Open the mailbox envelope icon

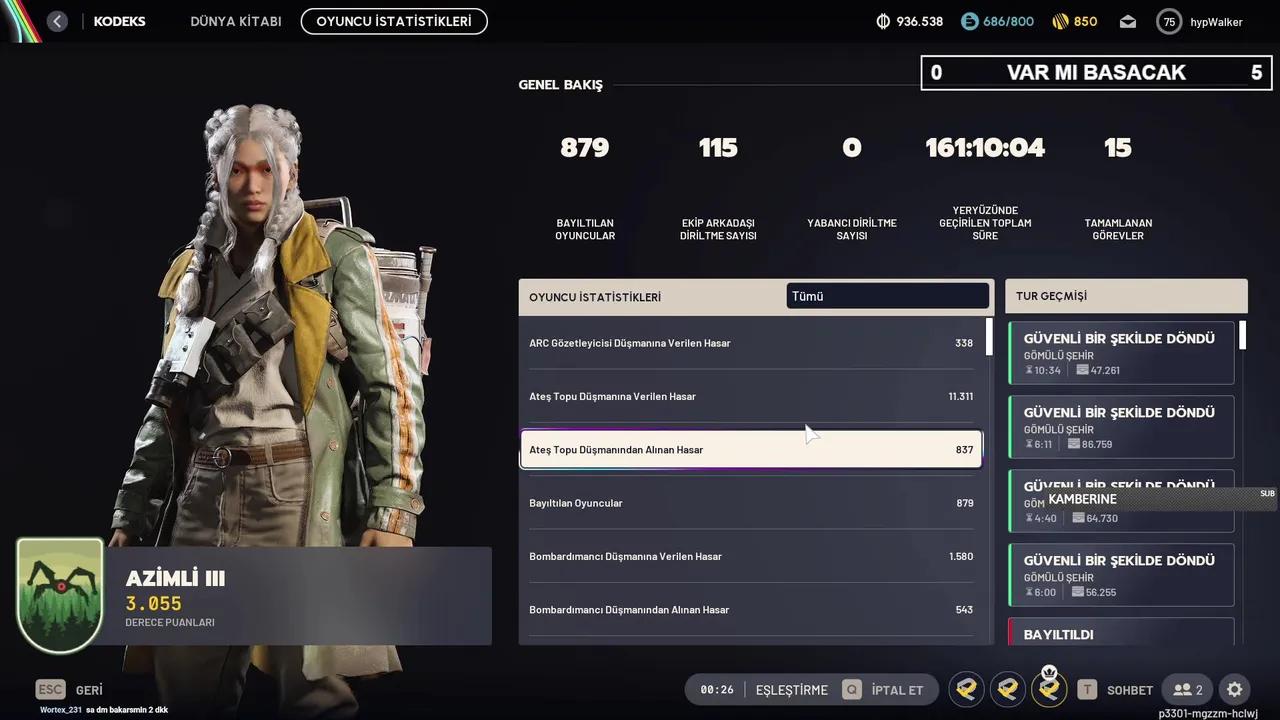pos(1128,21)
